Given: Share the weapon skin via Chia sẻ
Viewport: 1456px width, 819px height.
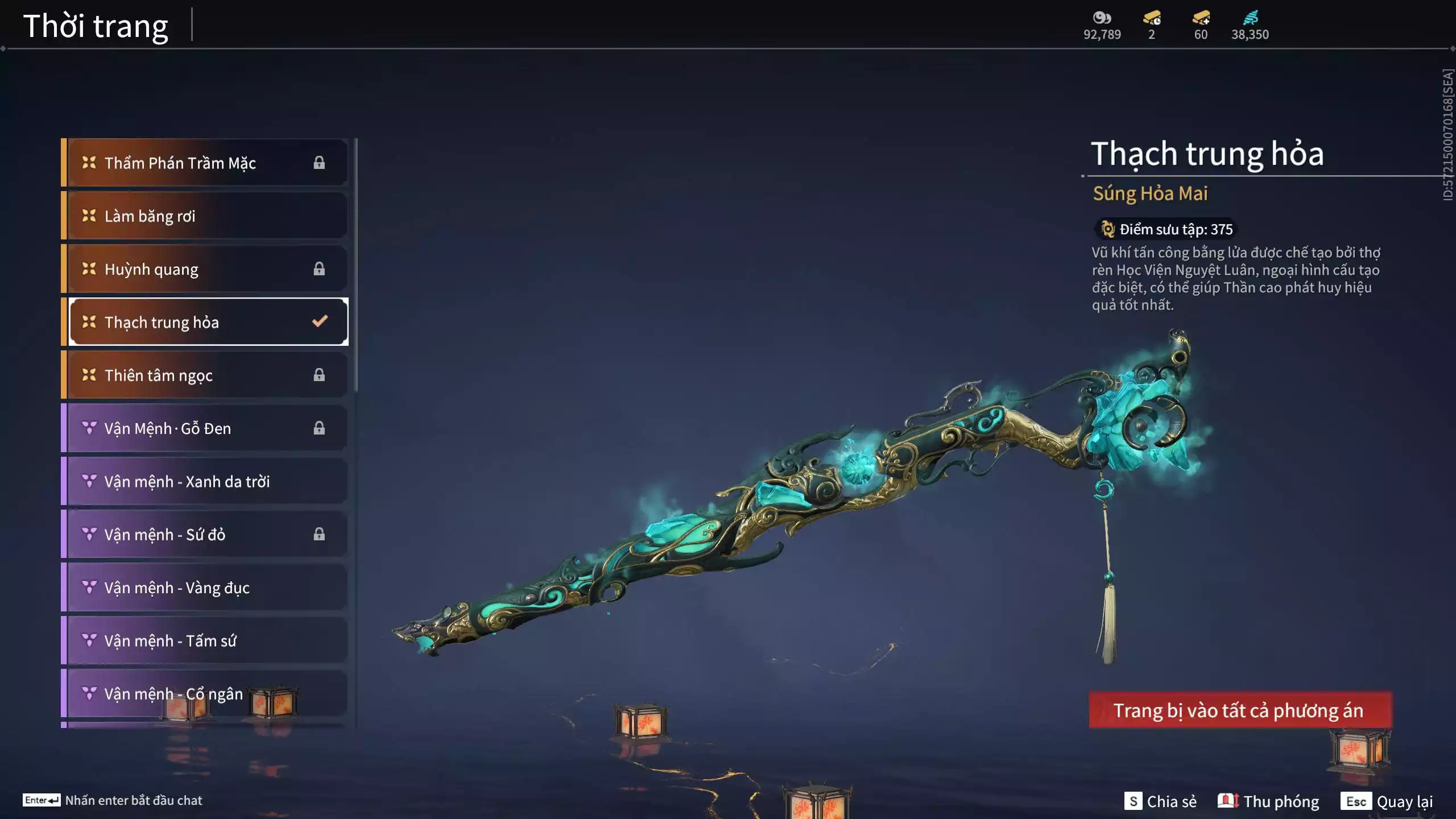Looking at the screenshot, I should click(1160, 801).
